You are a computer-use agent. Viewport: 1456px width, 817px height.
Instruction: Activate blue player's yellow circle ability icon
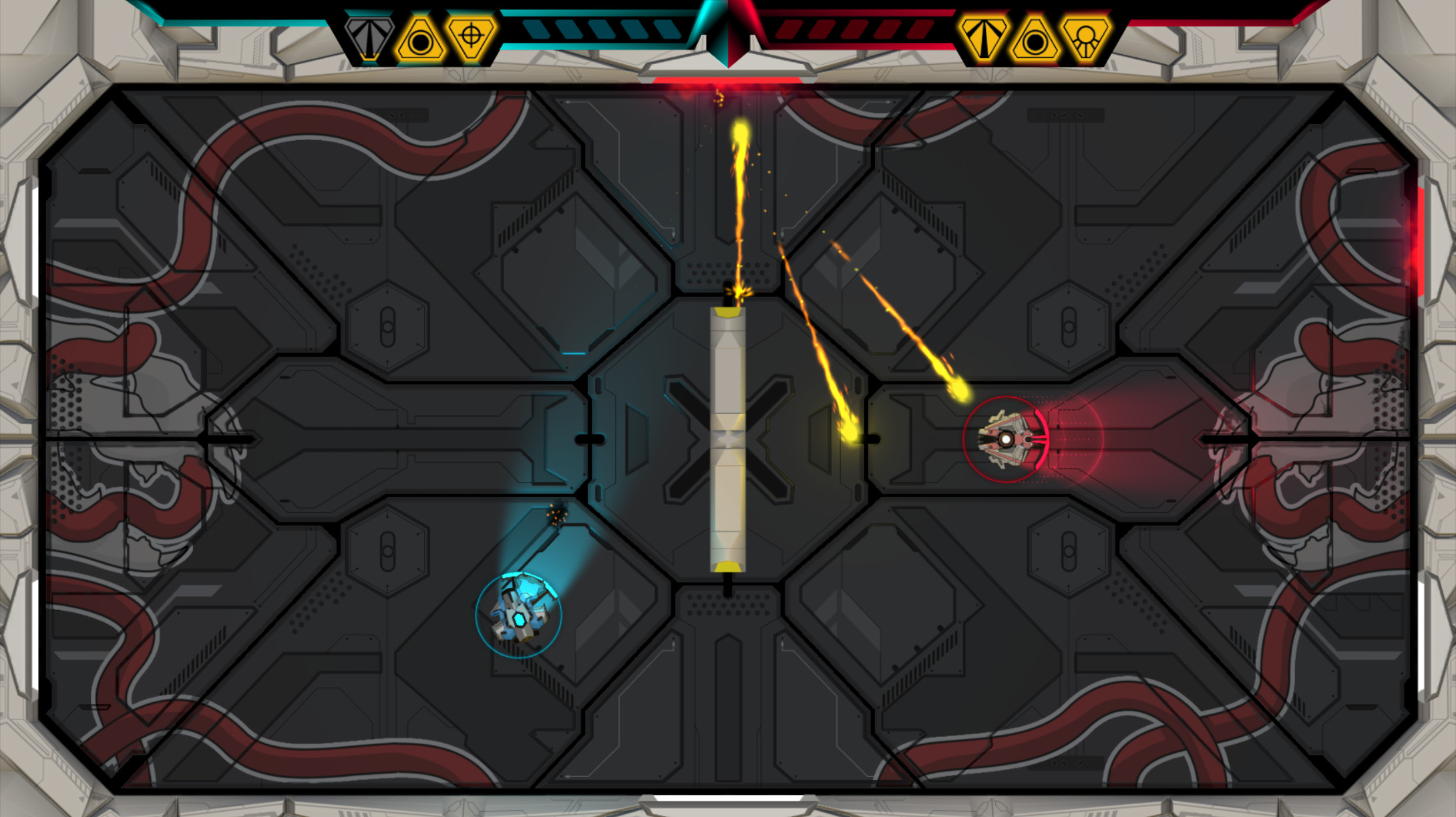(x=421, y=40)
